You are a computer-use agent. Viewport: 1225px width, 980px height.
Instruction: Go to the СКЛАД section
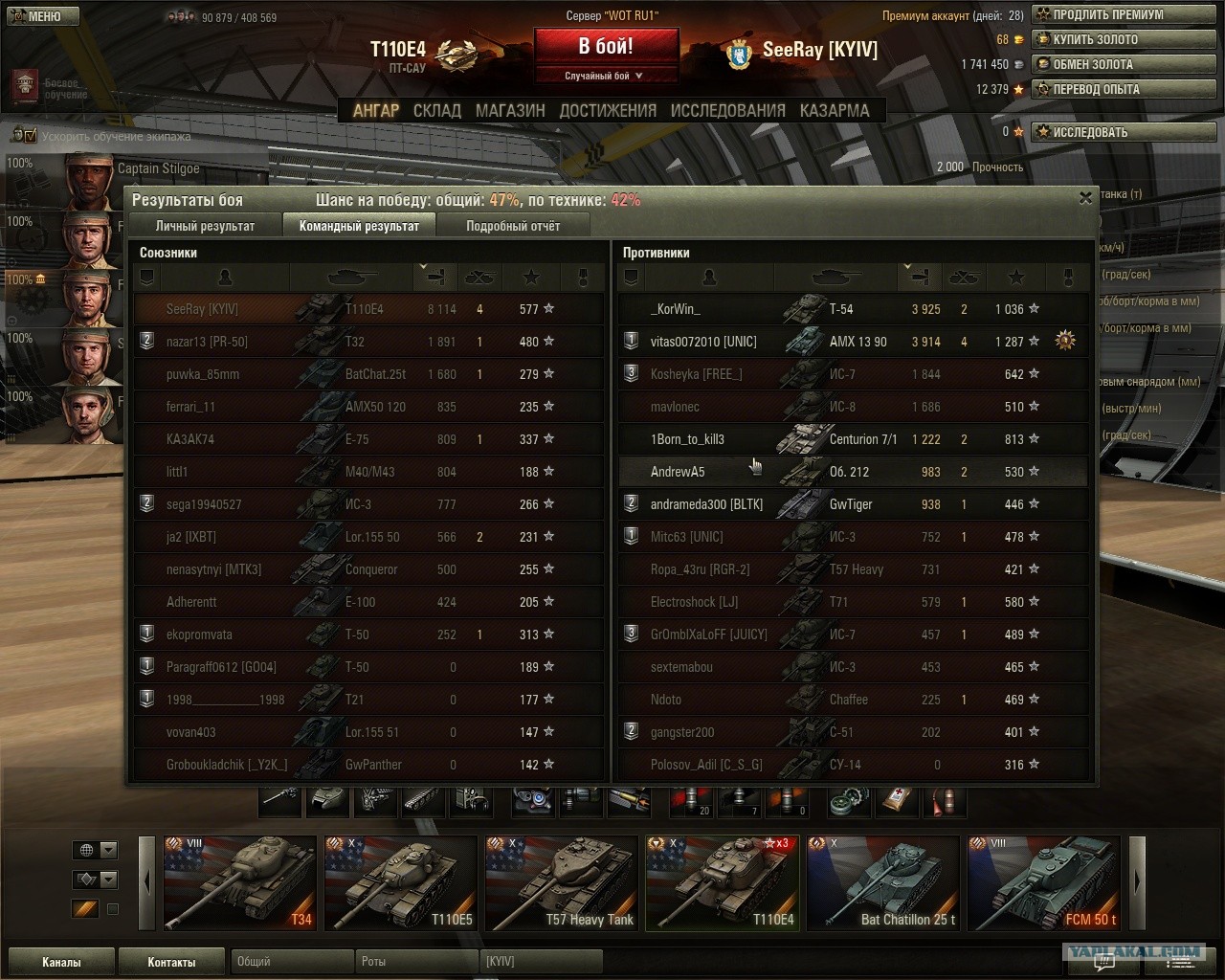[x=437, y=111]
